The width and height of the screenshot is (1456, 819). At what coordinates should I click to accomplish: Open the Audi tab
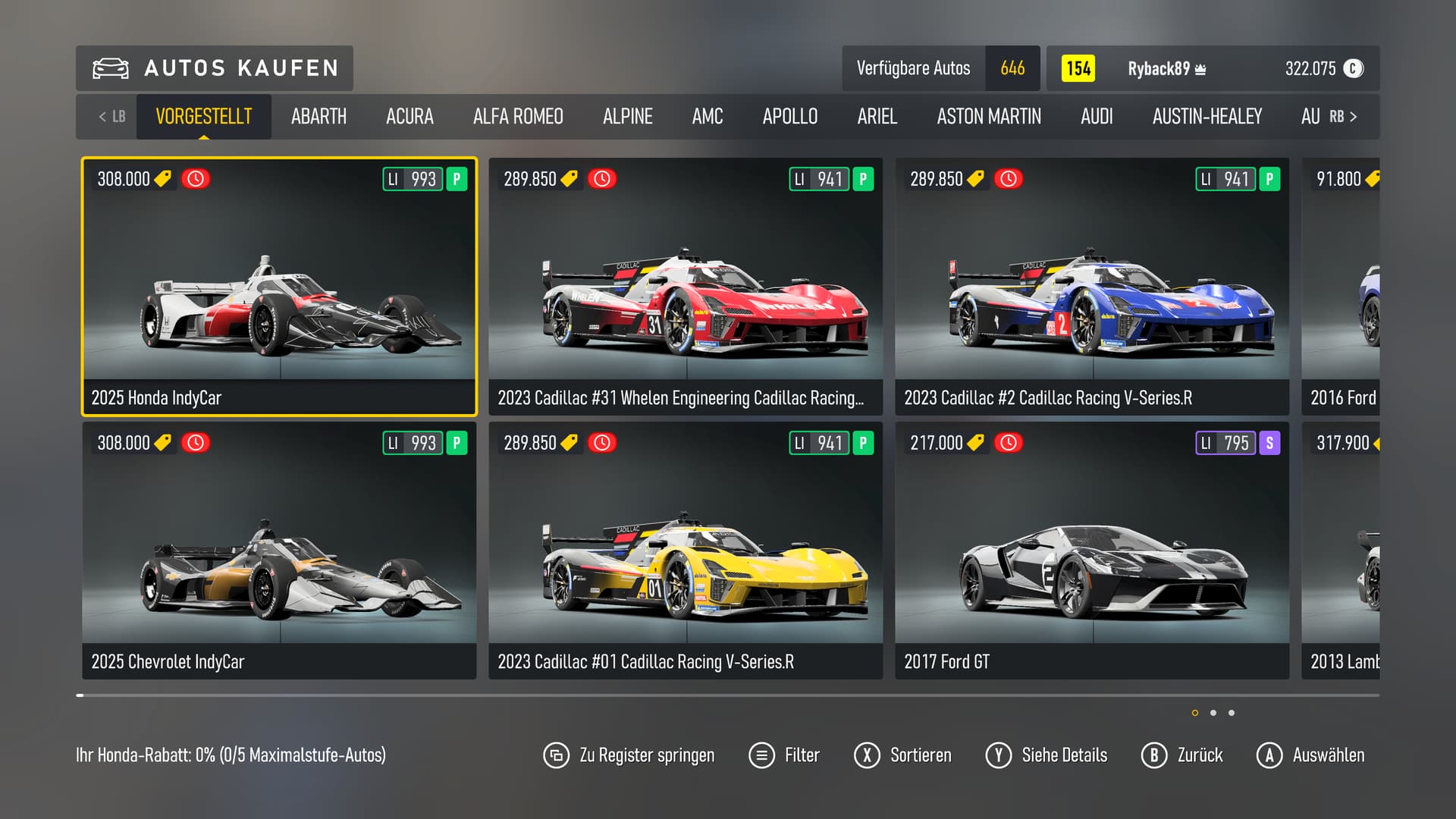click(x=1097, y=117)
